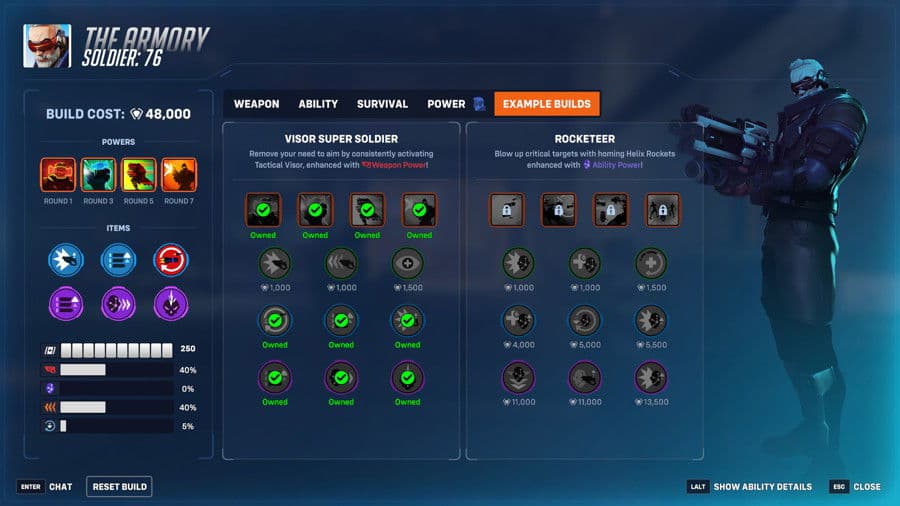Switch to the Weapon tab
This screenshot has height=506, width=900.
pos(256,104)
